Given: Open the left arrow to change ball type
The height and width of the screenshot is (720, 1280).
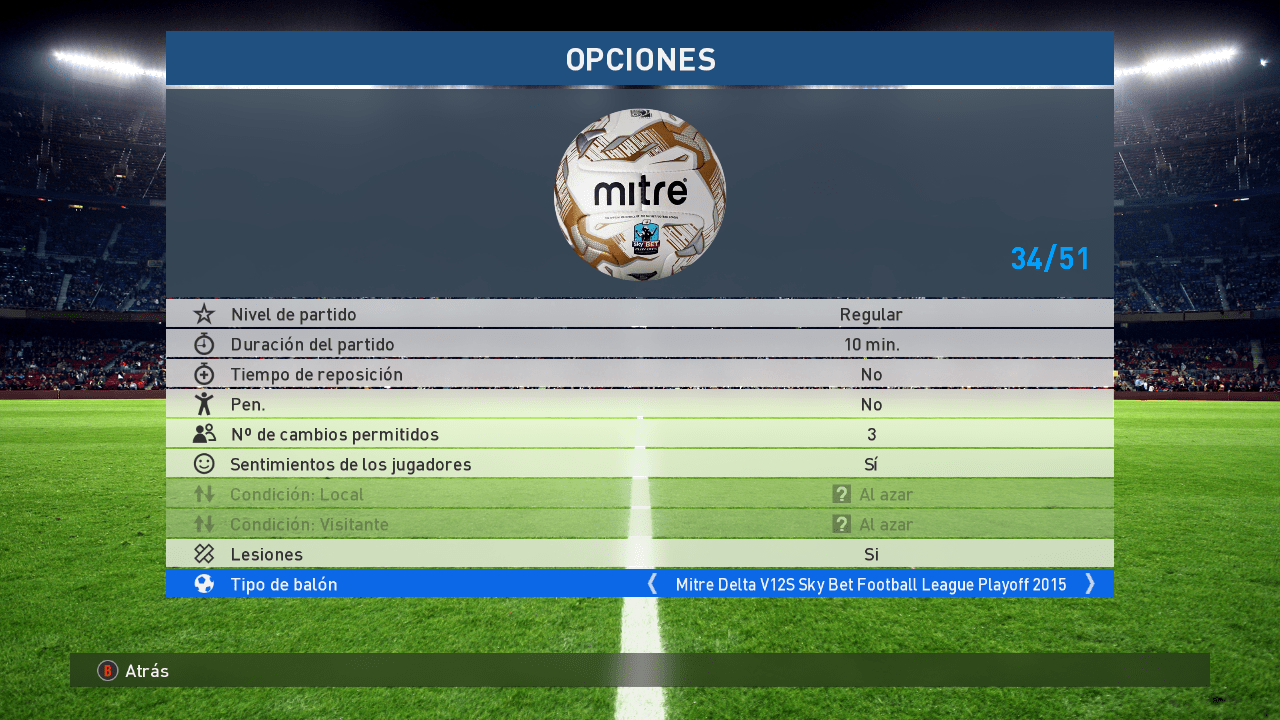Looking at the screenshot, I should [651, 584].
